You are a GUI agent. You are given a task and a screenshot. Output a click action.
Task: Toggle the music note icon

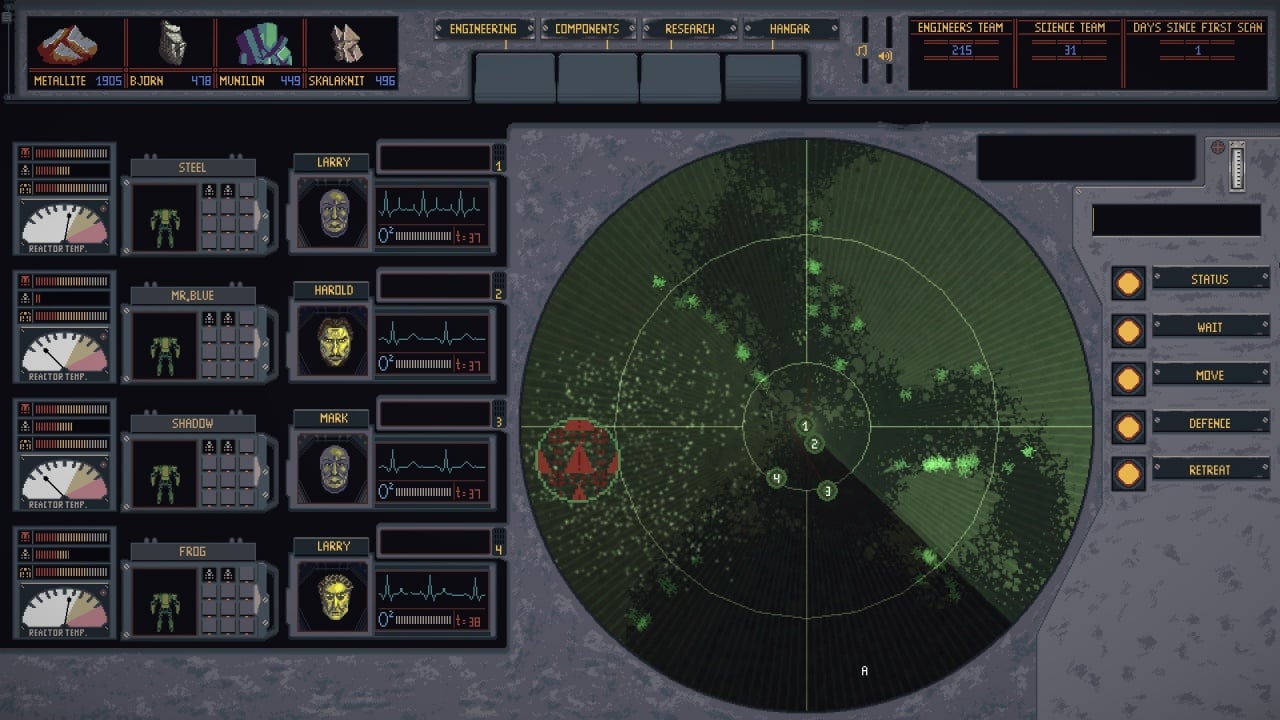(x=862, y=50)
